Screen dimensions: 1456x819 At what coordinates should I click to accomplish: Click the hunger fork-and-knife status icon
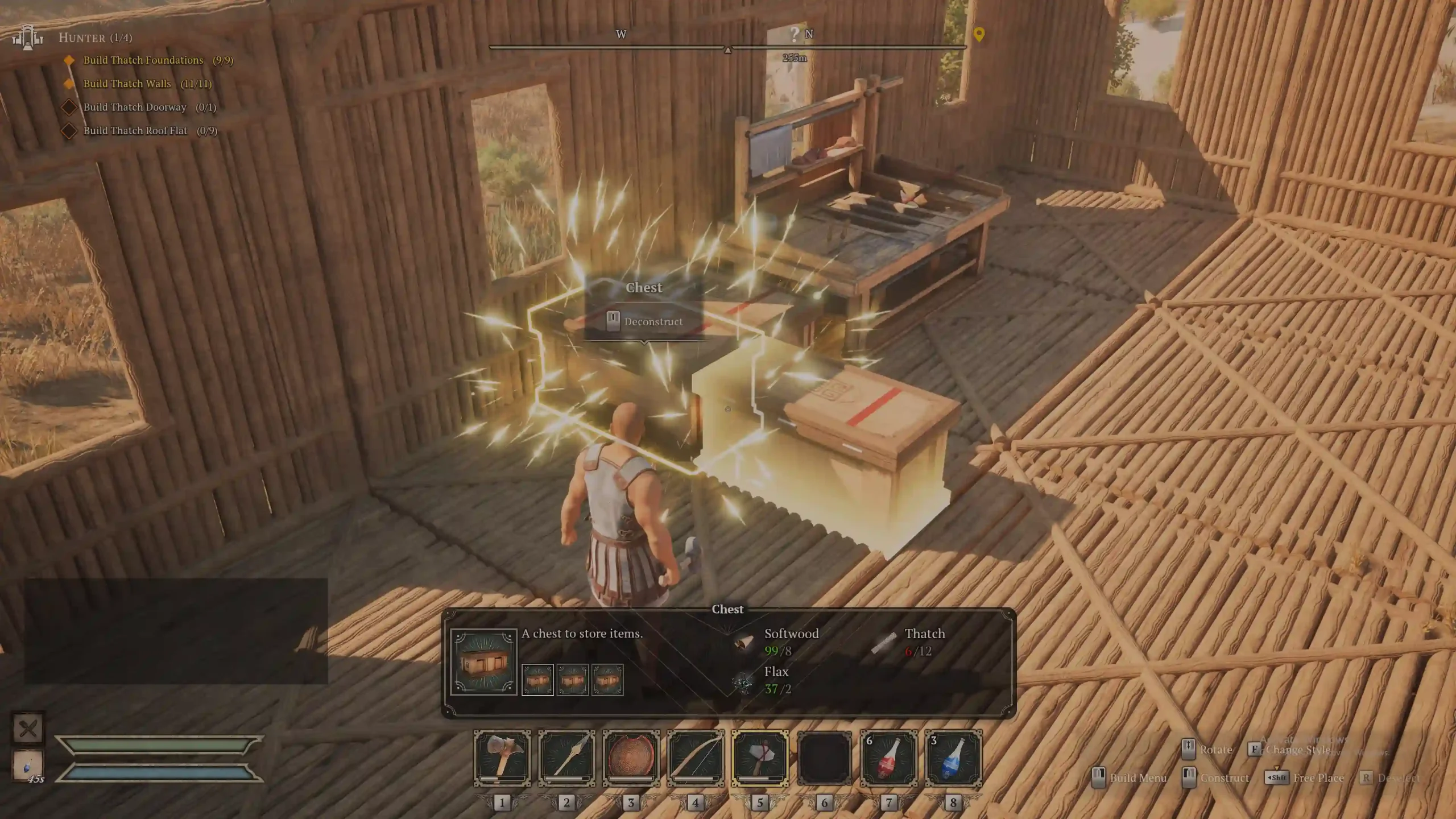coord(28,728)
